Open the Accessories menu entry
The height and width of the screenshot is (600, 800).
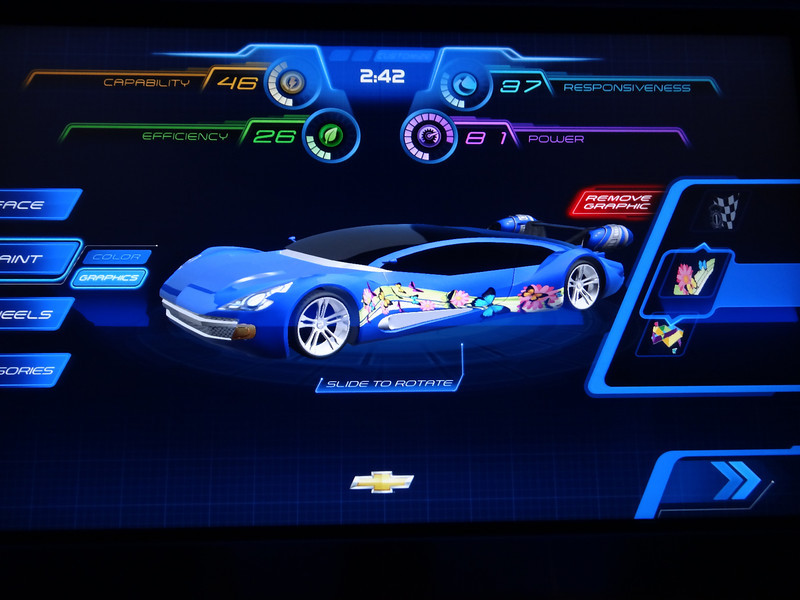pyautogui.click(x=30, y=370)
